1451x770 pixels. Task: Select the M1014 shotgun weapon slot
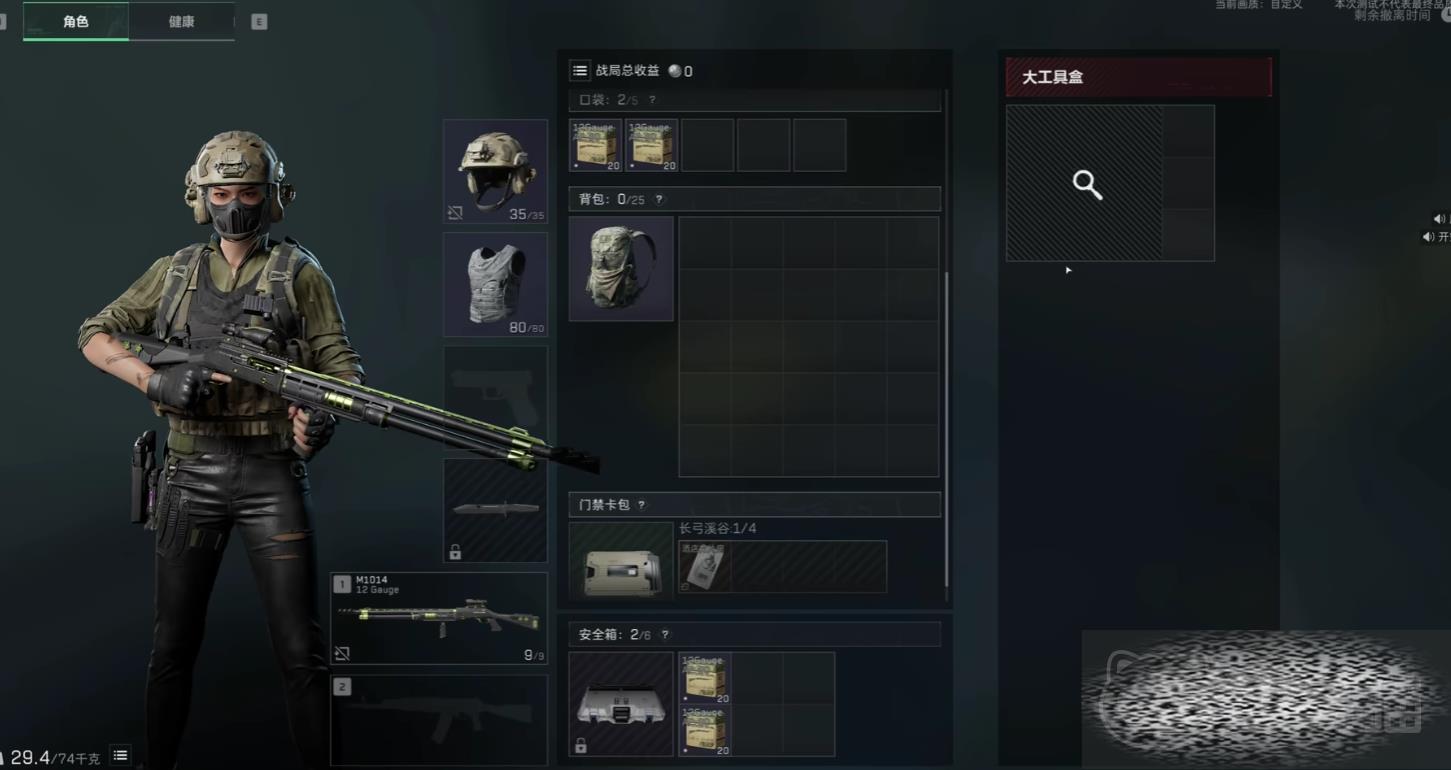point(439,618)
